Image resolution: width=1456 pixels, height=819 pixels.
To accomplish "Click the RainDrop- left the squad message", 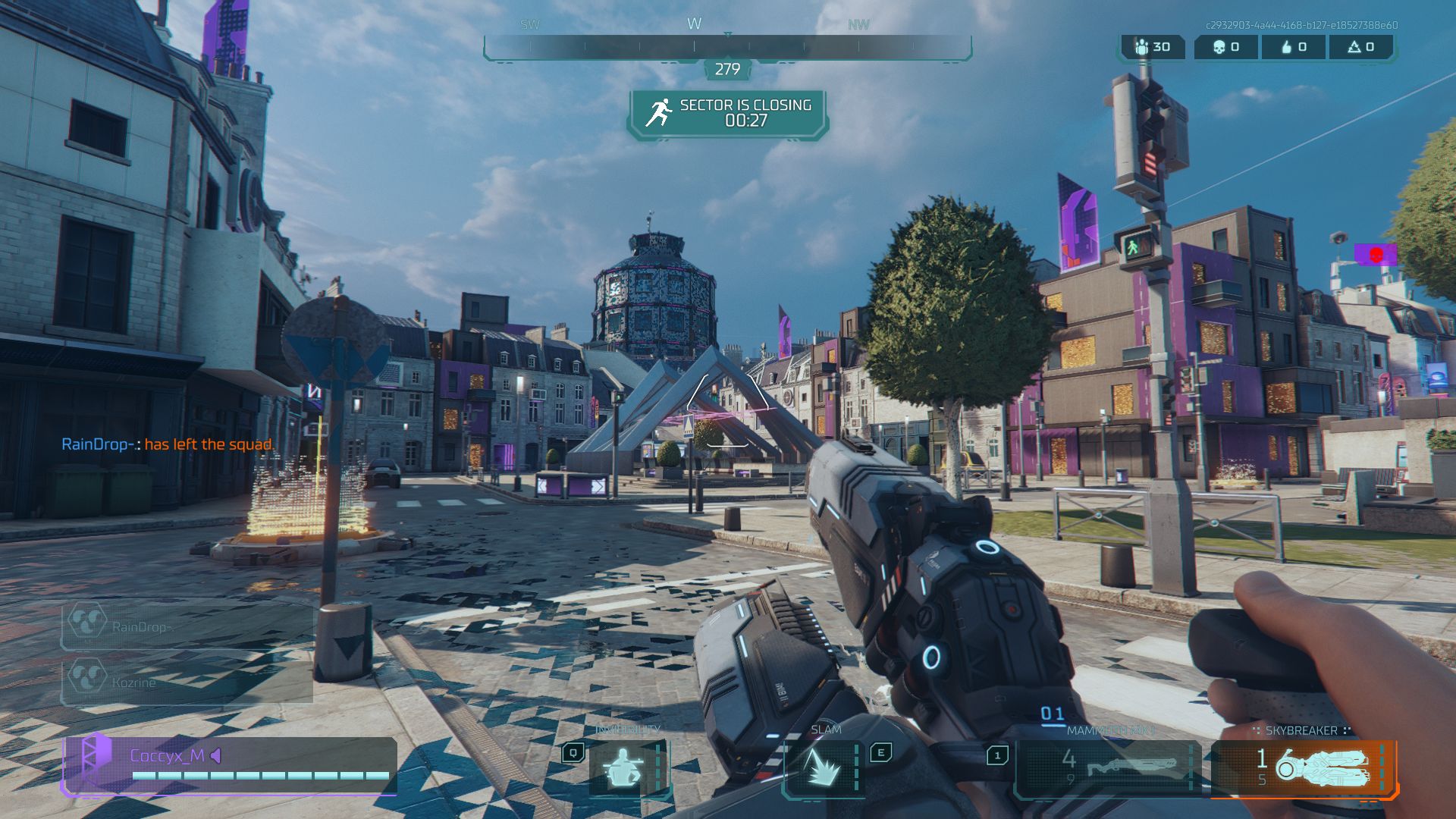I will (168, 444).
